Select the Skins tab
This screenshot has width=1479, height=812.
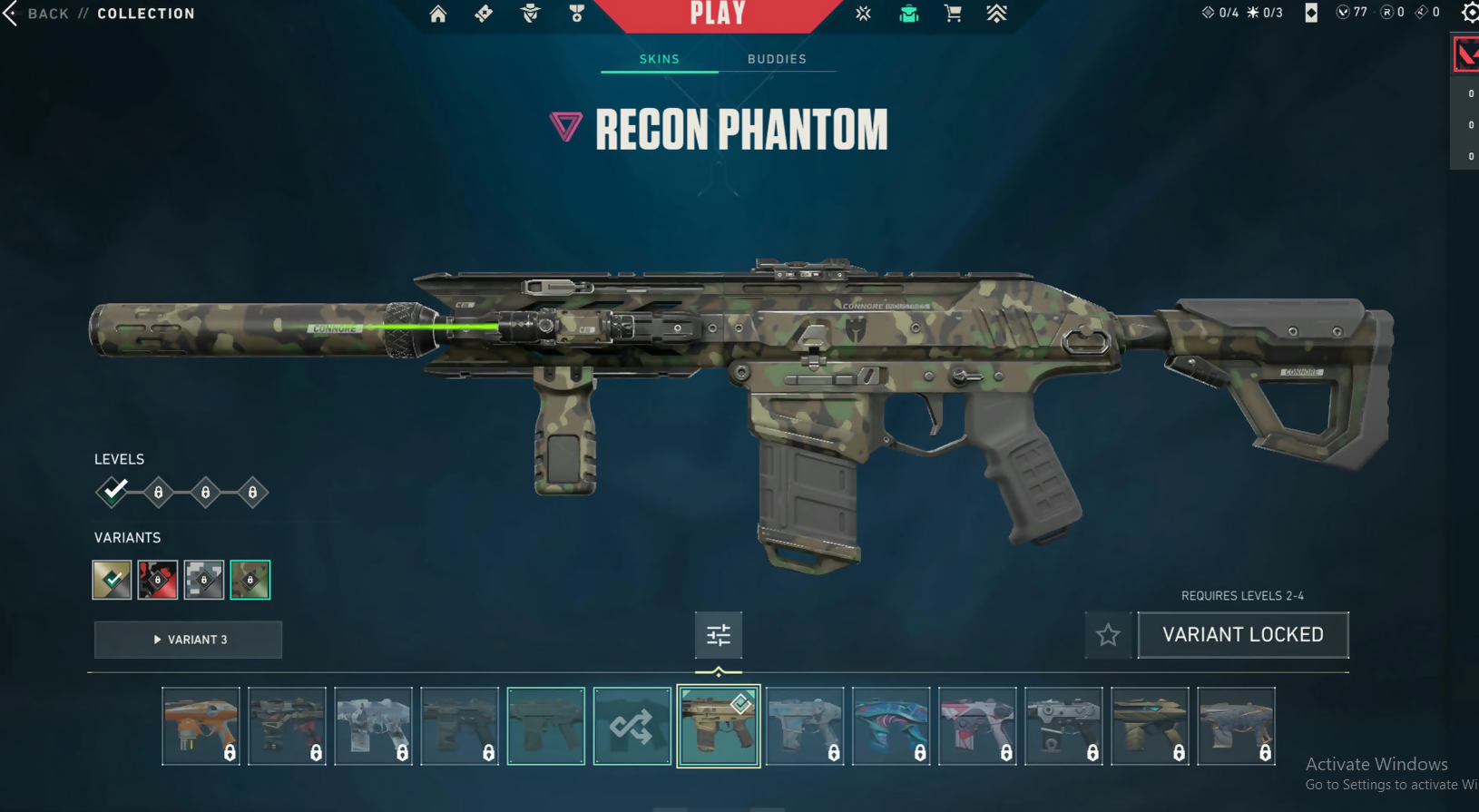point(660,59)
